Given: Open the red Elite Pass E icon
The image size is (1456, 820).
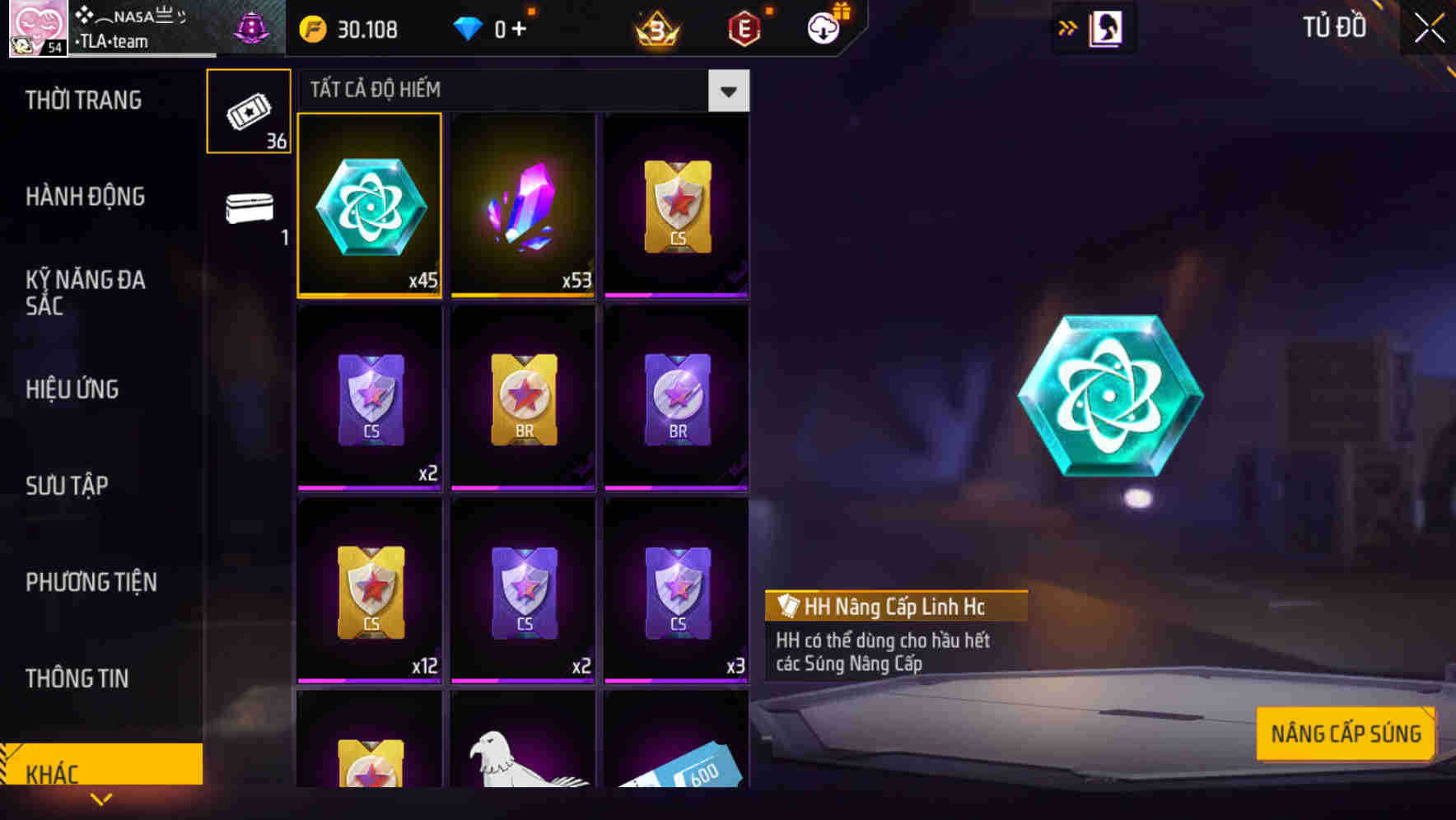Looking at the screenshot, I should [x=745, y=28].
